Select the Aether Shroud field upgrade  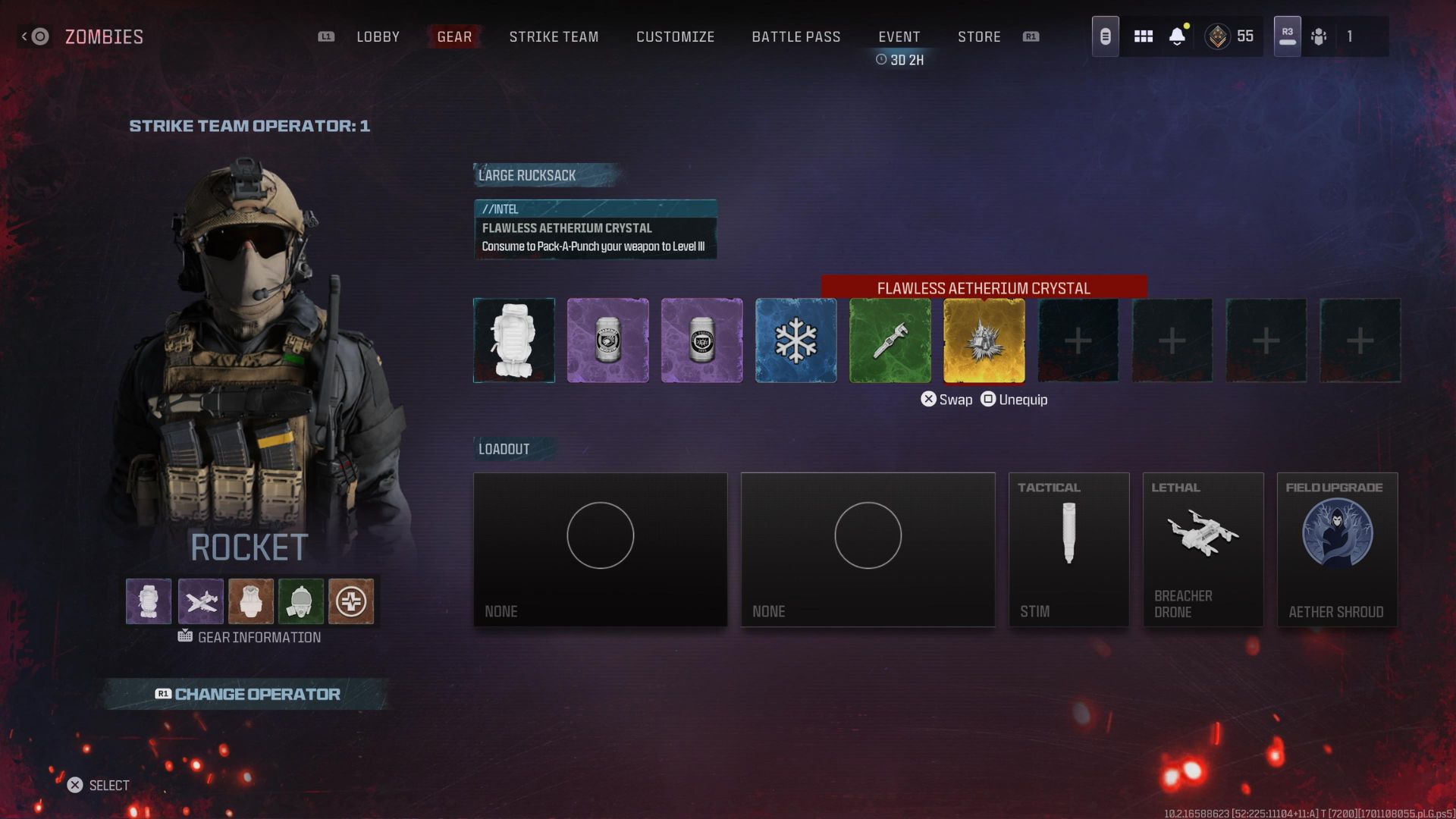[1337, 550]
